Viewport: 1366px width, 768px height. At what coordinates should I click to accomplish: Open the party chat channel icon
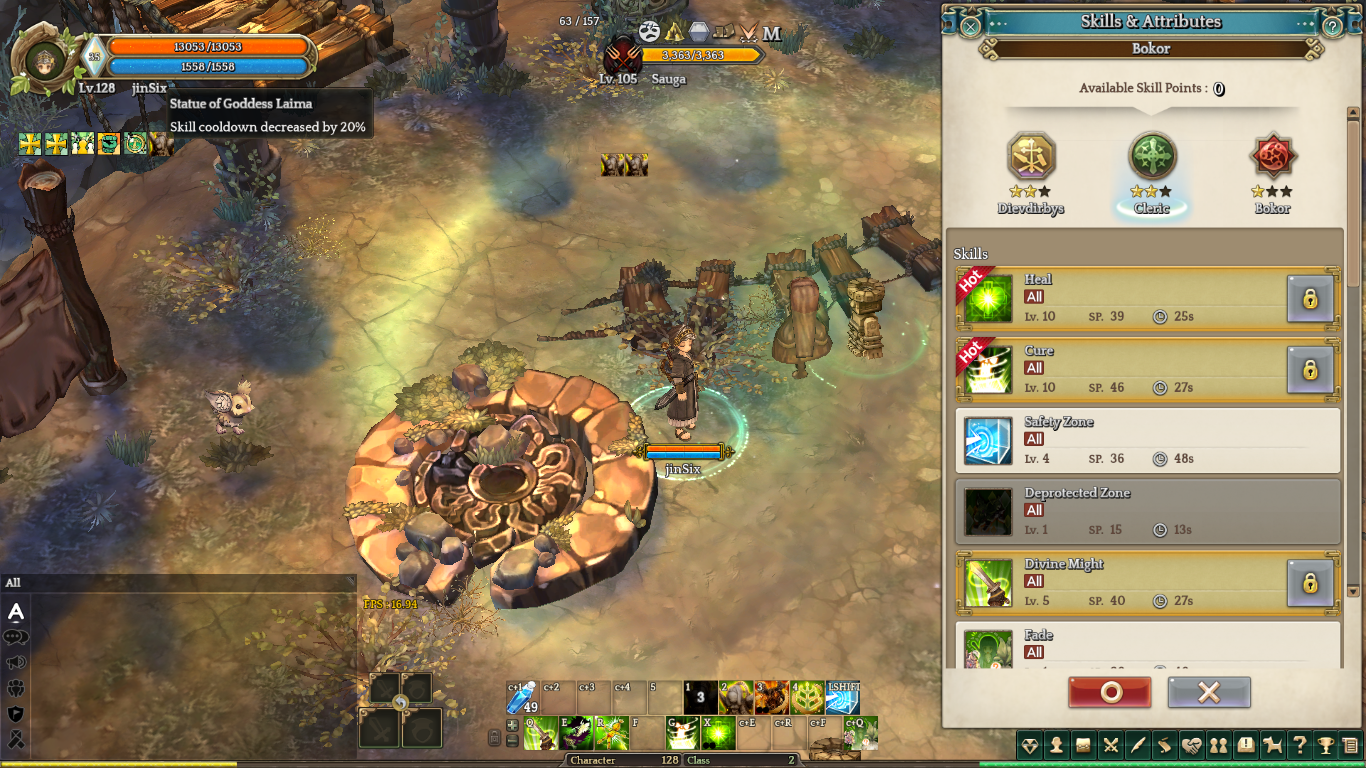pyautogui.click(x=16, y=689)
